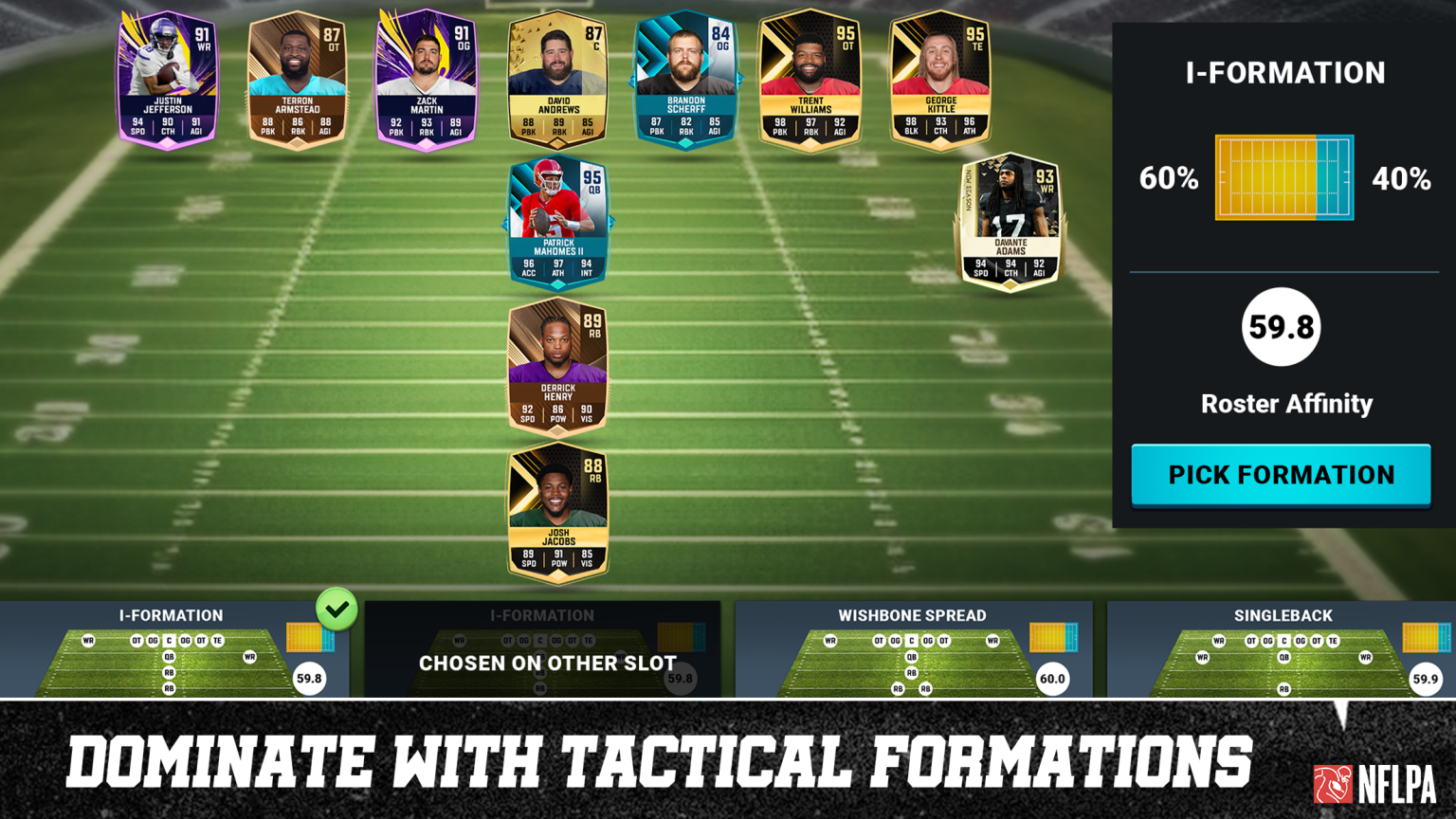This screenshot has height=819, width=1456.
Task: Select the checked I-Formation tile
Action: pyautogui.click(x=173, y=651)
